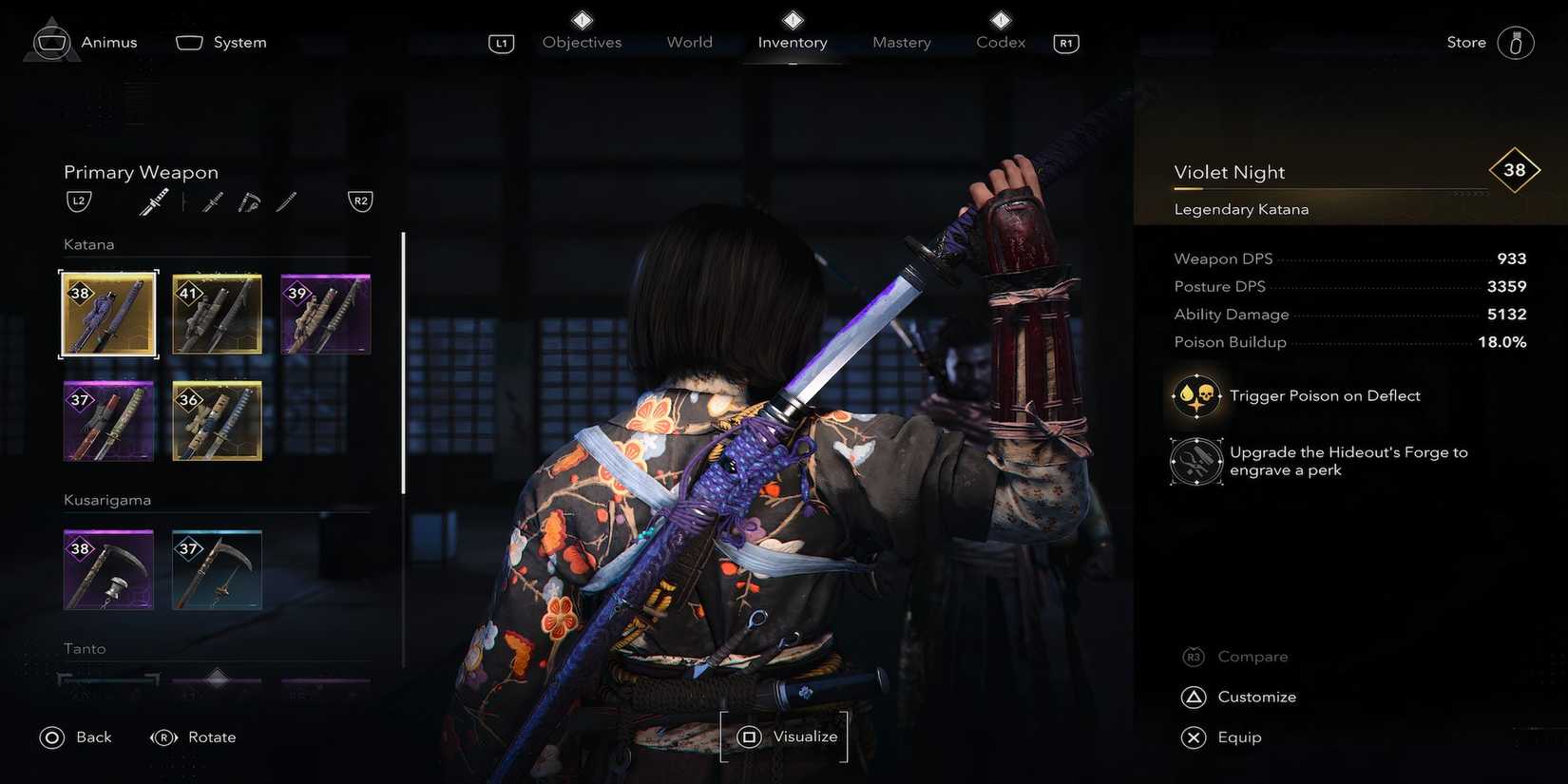
Task: Click the System controller icon
Action: [x=188, y=41]
